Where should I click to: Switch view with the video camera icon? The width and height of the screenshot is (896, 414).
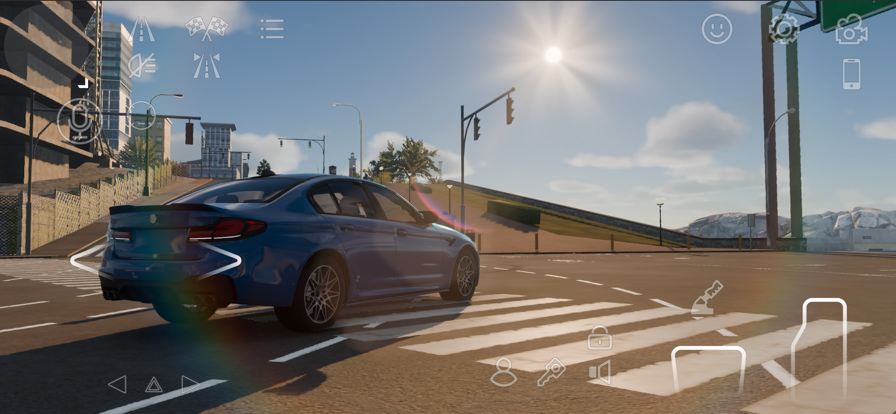pos(851,30)
